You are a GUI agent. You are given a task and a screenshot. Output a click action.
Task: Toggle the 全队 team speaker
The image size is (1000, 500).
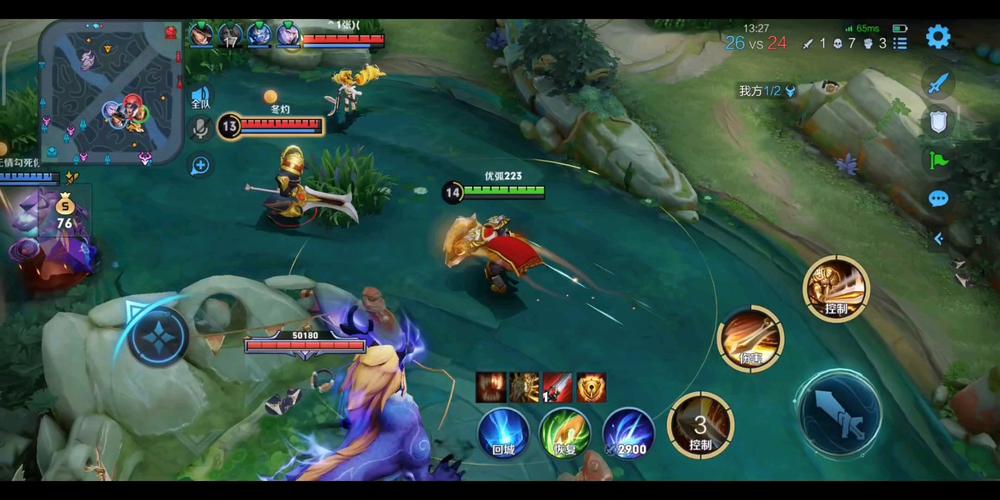(200, 98)
